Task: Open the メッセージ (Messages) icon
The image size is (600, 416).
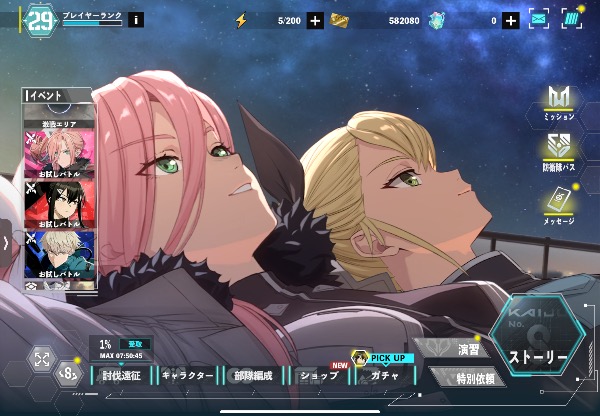Action: coord(558,204)
